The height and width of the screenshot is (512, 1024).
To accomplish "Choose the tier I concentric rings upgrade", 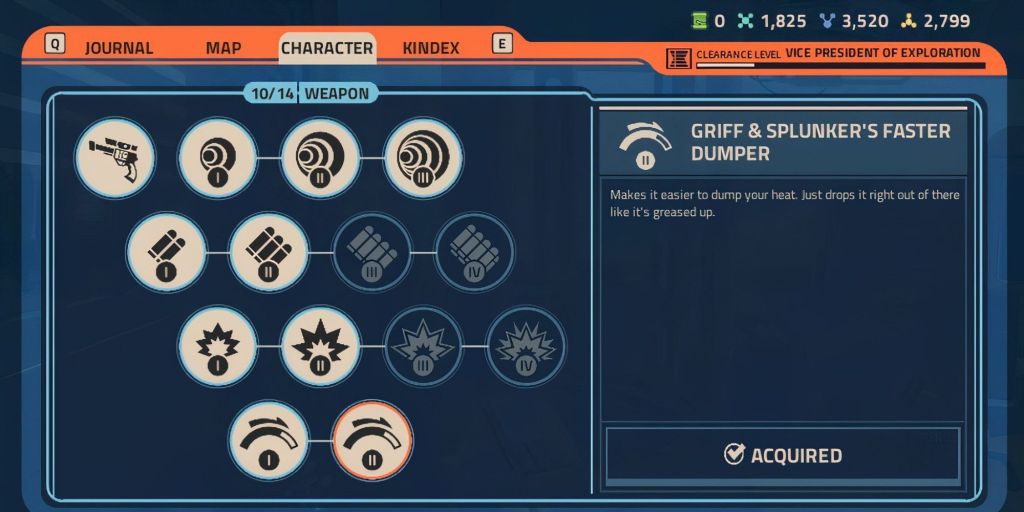I will [218, 157].
